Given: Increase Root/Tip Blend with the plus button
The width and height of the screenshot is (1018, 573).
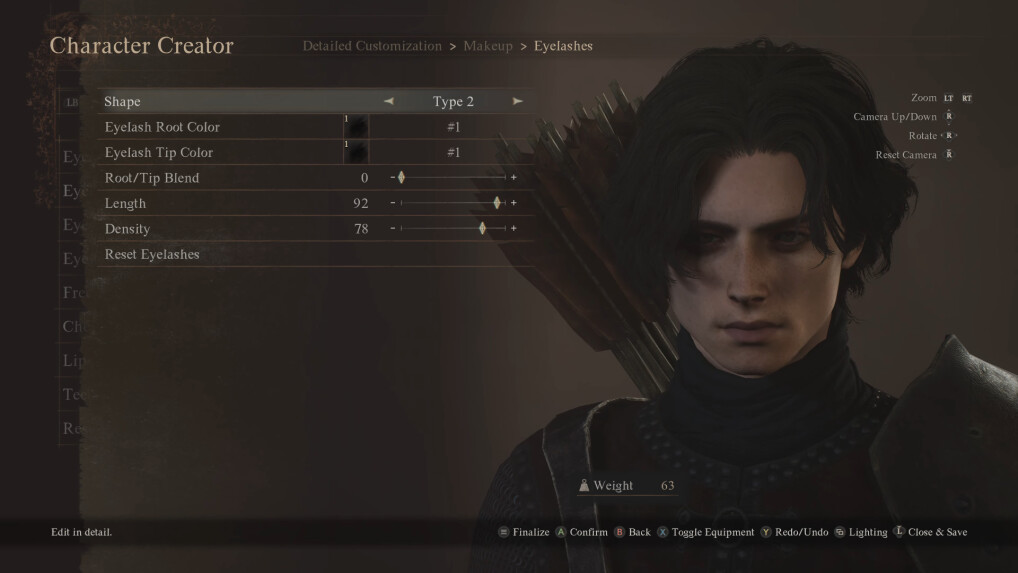Looking at the screenshot, I should tap(514, 178).
